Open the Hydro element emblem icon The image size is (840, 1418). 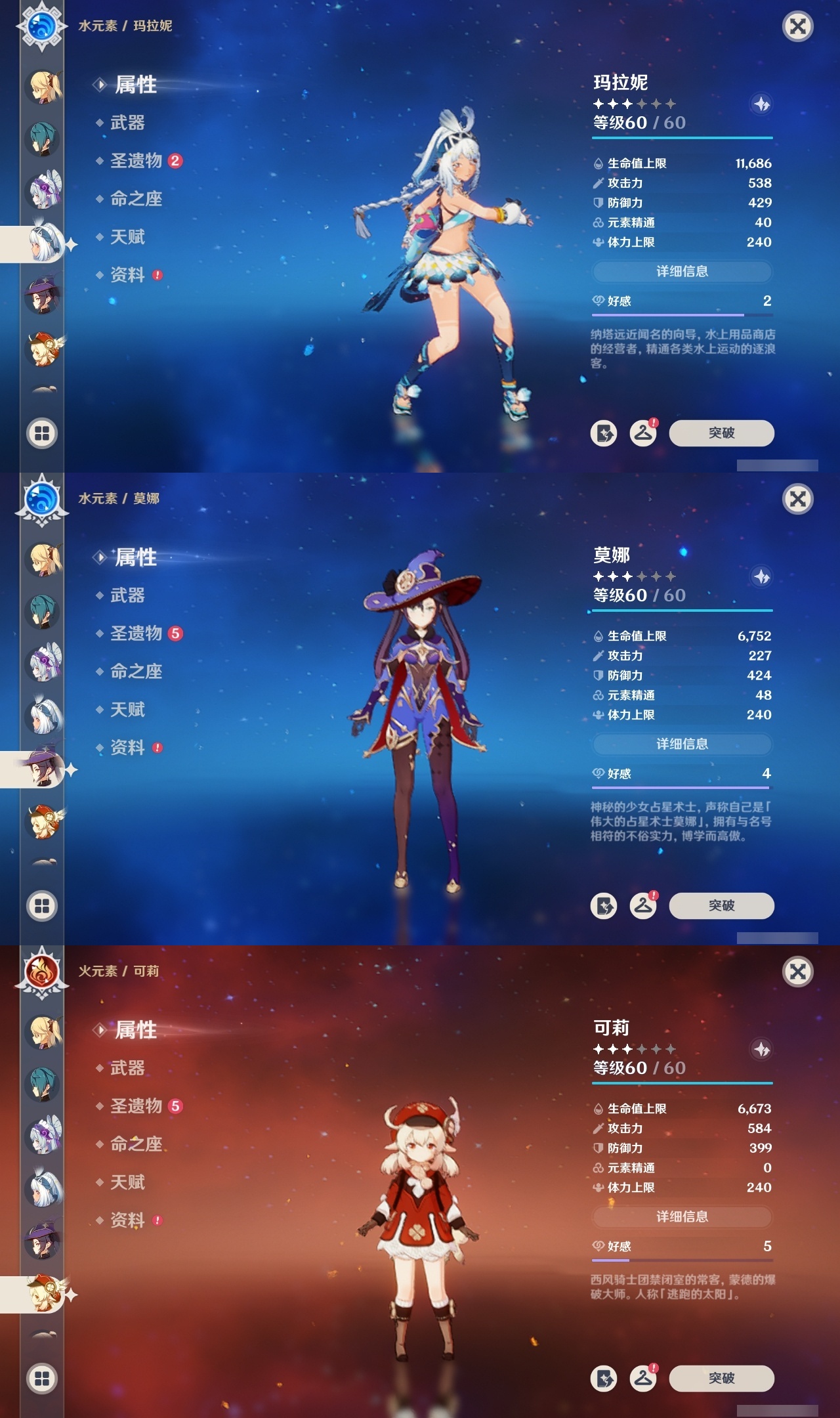(x=41, y=26)
